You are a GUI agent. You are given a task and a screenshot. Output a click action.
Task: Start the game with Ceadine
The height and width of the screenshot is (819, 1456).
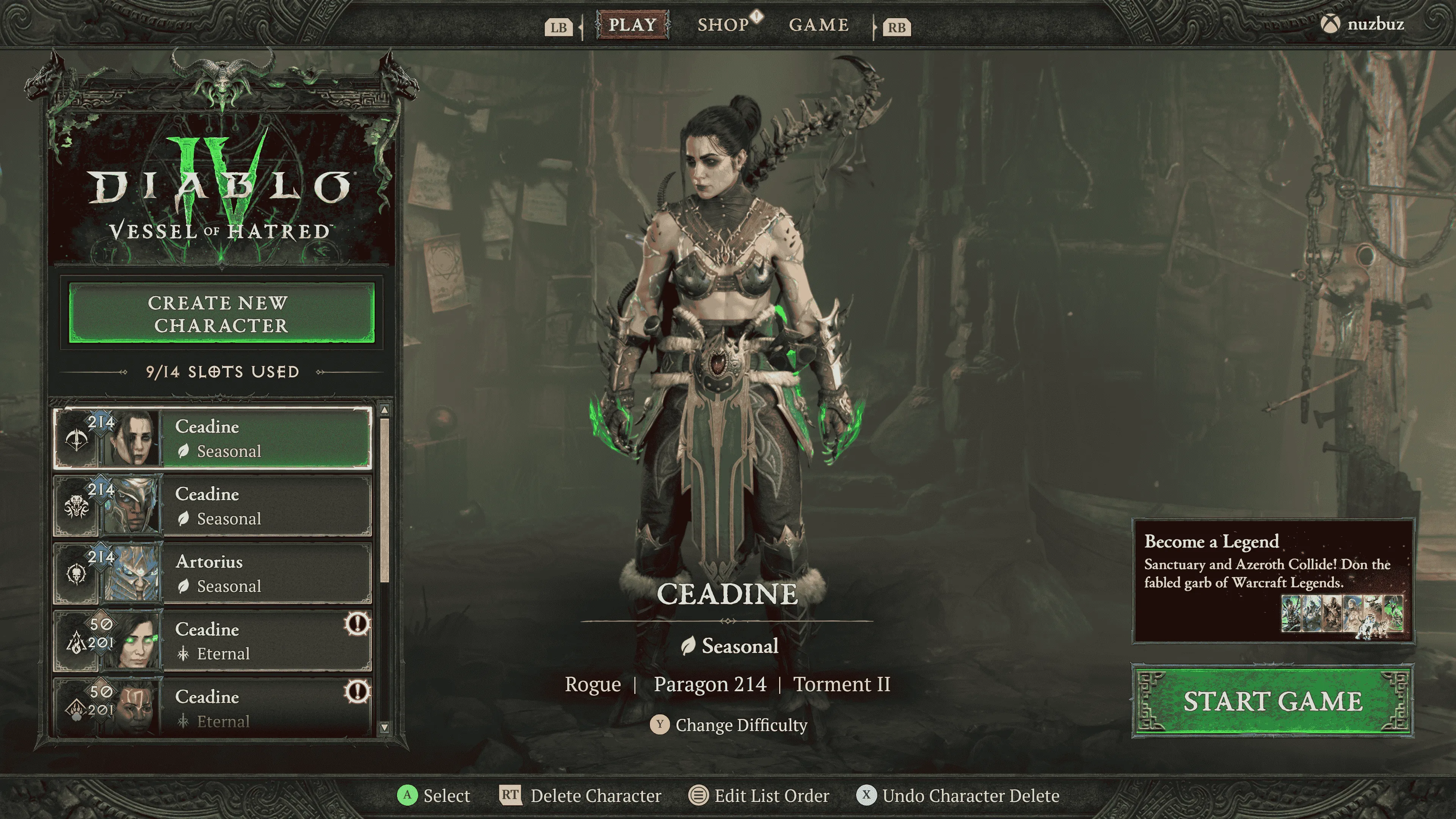1272,701
